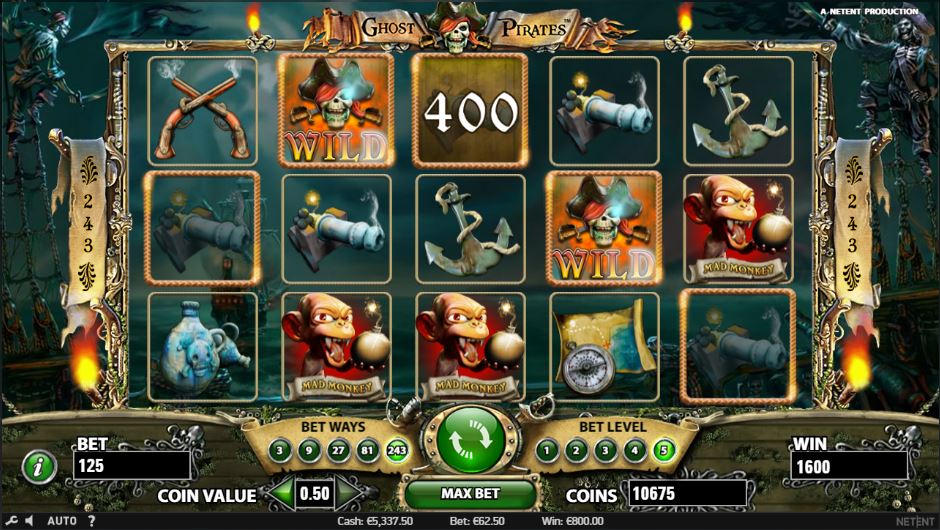The height and width of the screenshot is (530, 940).
Task: Increase coin value with right arrow
Action: tap(349, 493)
